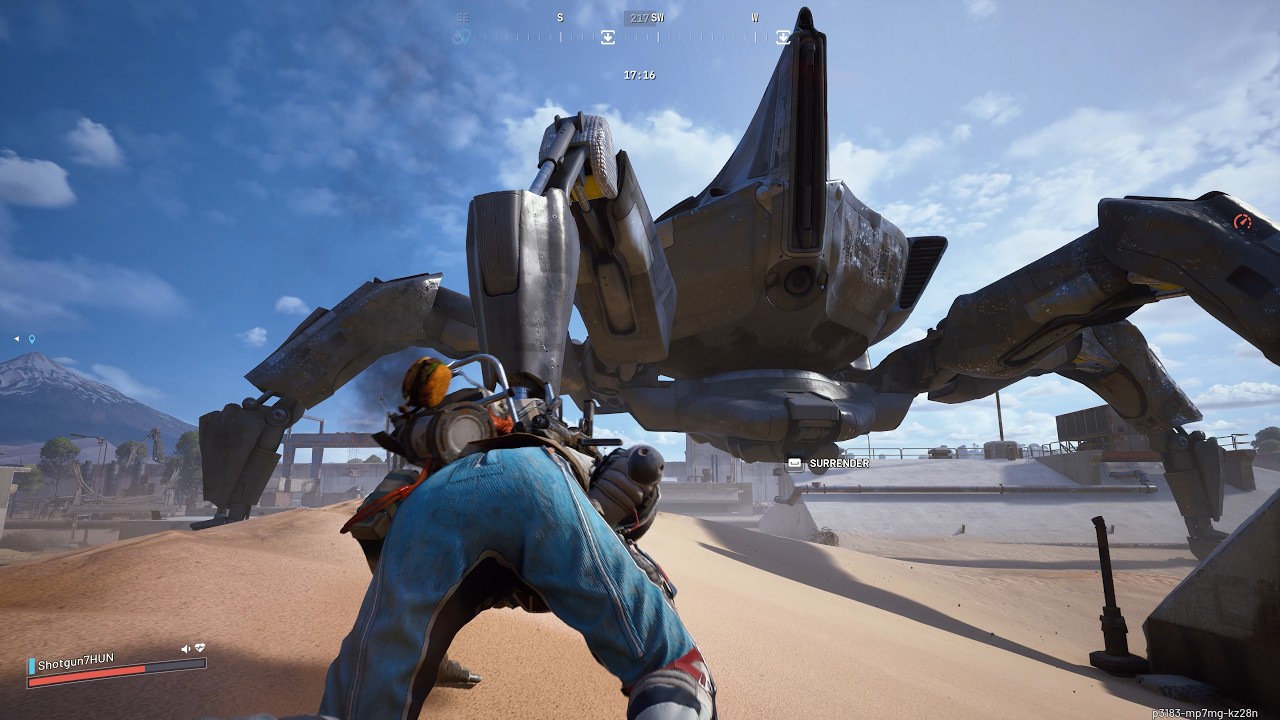
Task: Click the red gauge warning icon
Action: (1243, 222)
